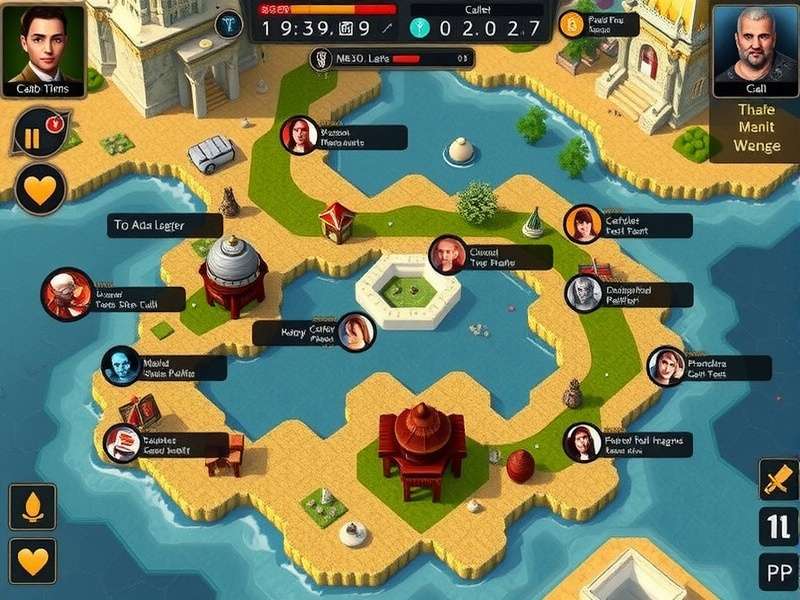Viewport: 800px width, 600px height.
Task: Click the gray stone-faced character marker
Action: point(583,294)
